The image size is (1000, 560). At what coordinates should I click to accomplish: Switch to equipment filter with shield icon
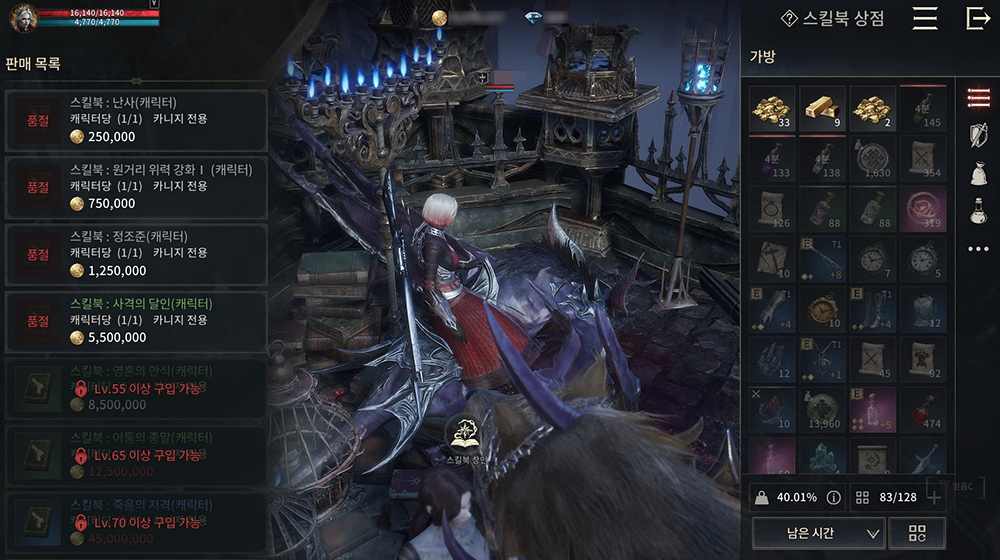978,135
